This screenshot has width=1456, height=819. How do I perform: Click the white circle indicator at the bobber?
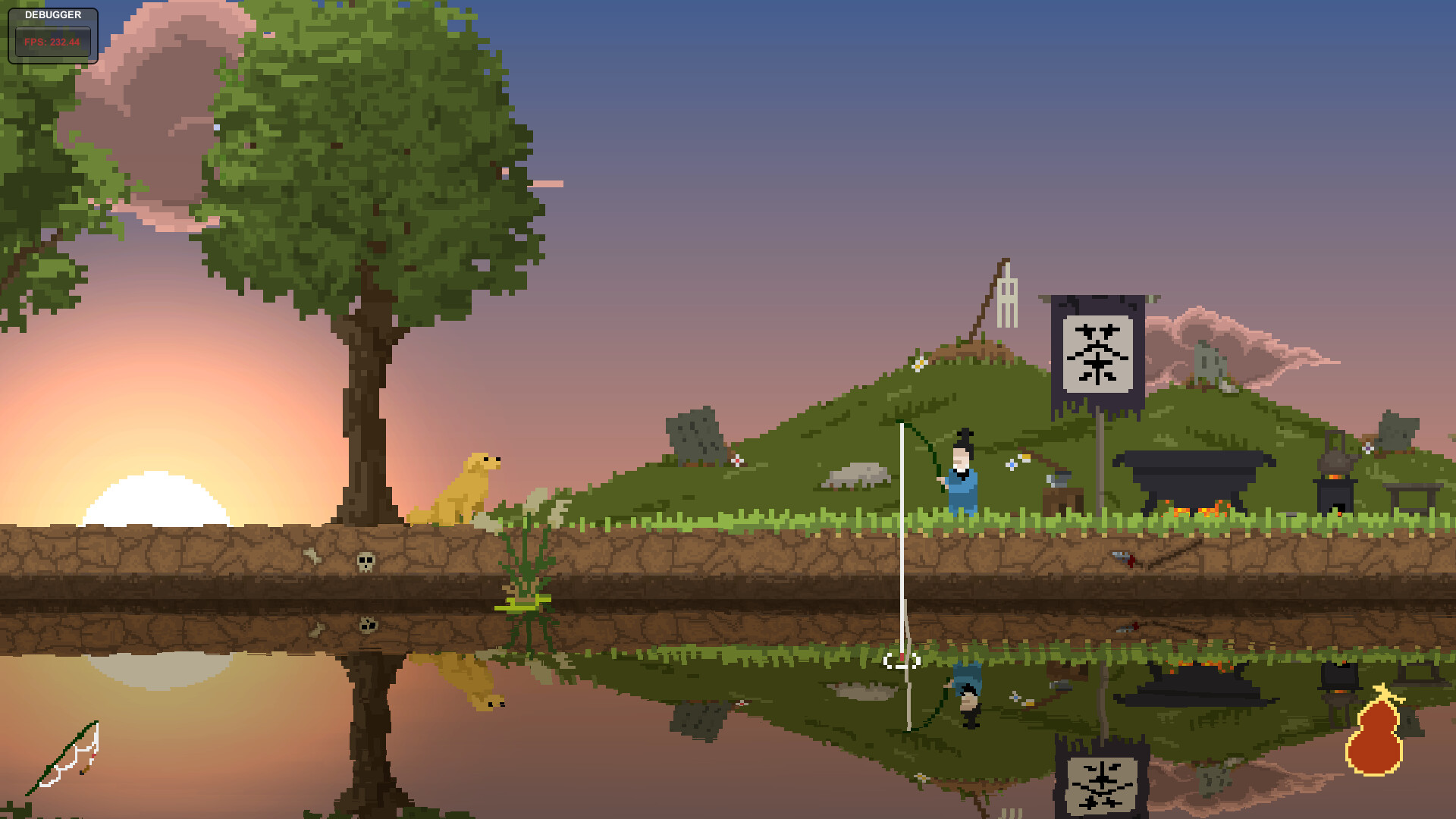coord(903,661)
